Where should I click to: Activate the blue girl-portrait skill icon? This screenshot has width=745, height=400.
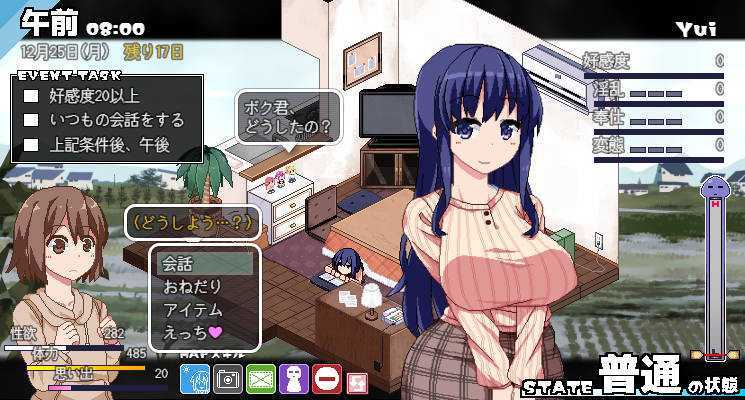pos(194,379)
